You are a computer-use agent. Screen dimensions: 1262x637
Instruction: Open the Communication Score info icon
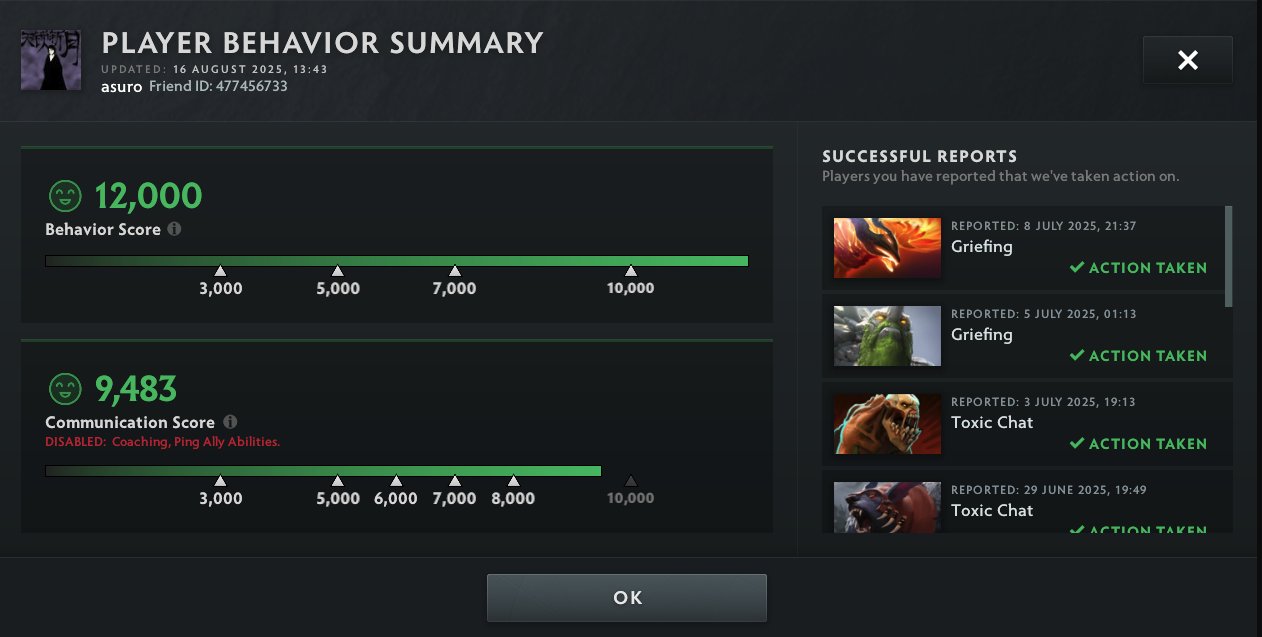point(231,422)
